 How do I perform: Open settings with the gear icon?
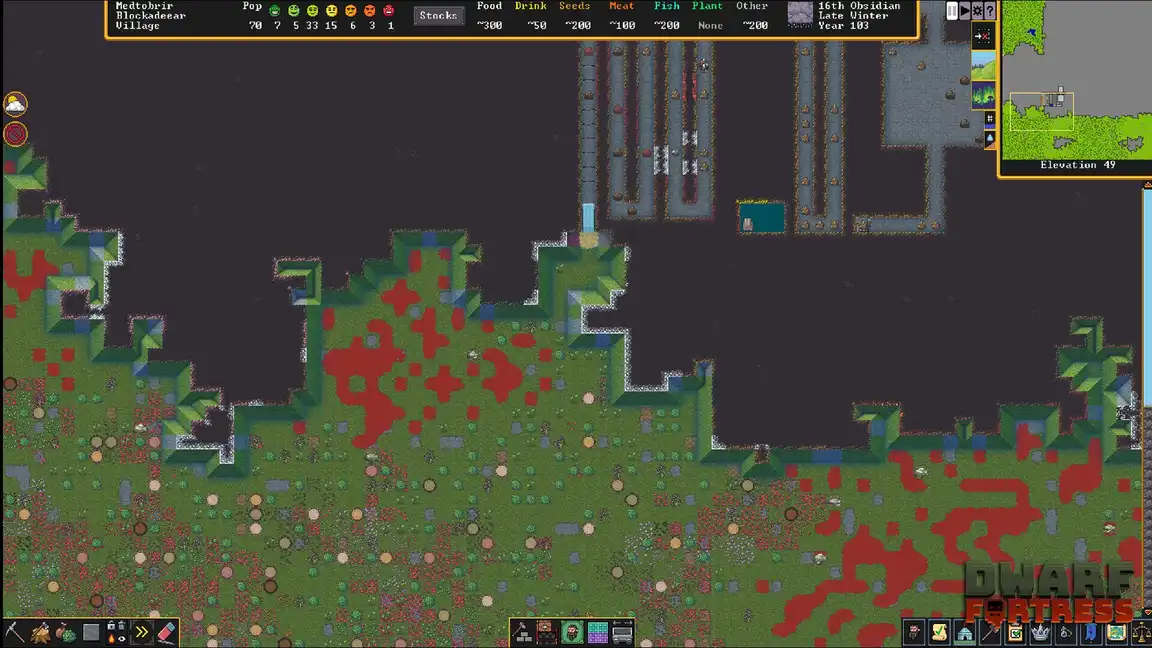pyautogui.click(x=977, y=11)
